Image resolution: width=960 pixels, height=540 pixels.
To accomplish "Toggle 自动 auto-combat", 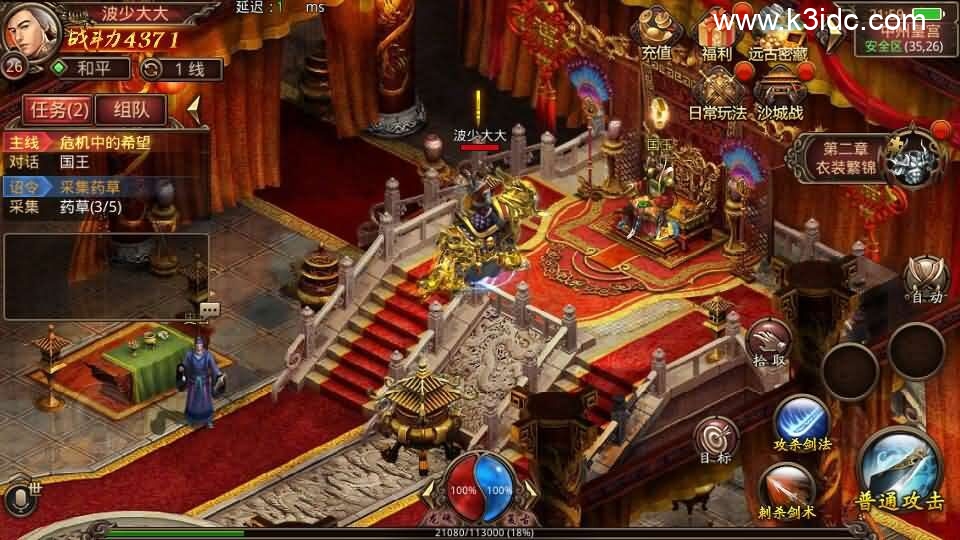I will pyautogui.click(x=923, y=279).
